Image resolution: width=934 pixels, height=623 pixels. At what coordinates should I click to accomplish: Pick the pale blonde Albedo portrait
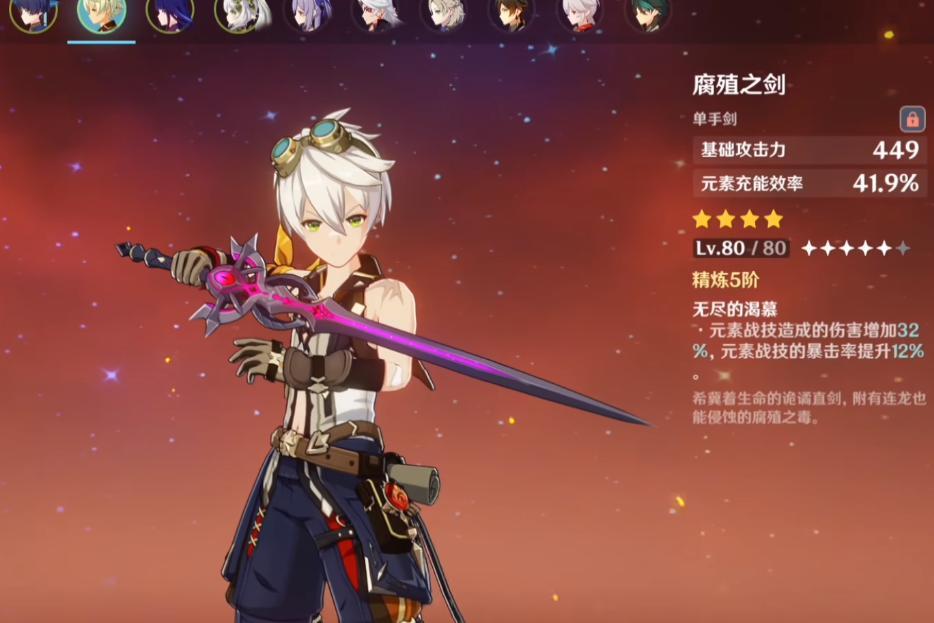(x=442, y=14)
